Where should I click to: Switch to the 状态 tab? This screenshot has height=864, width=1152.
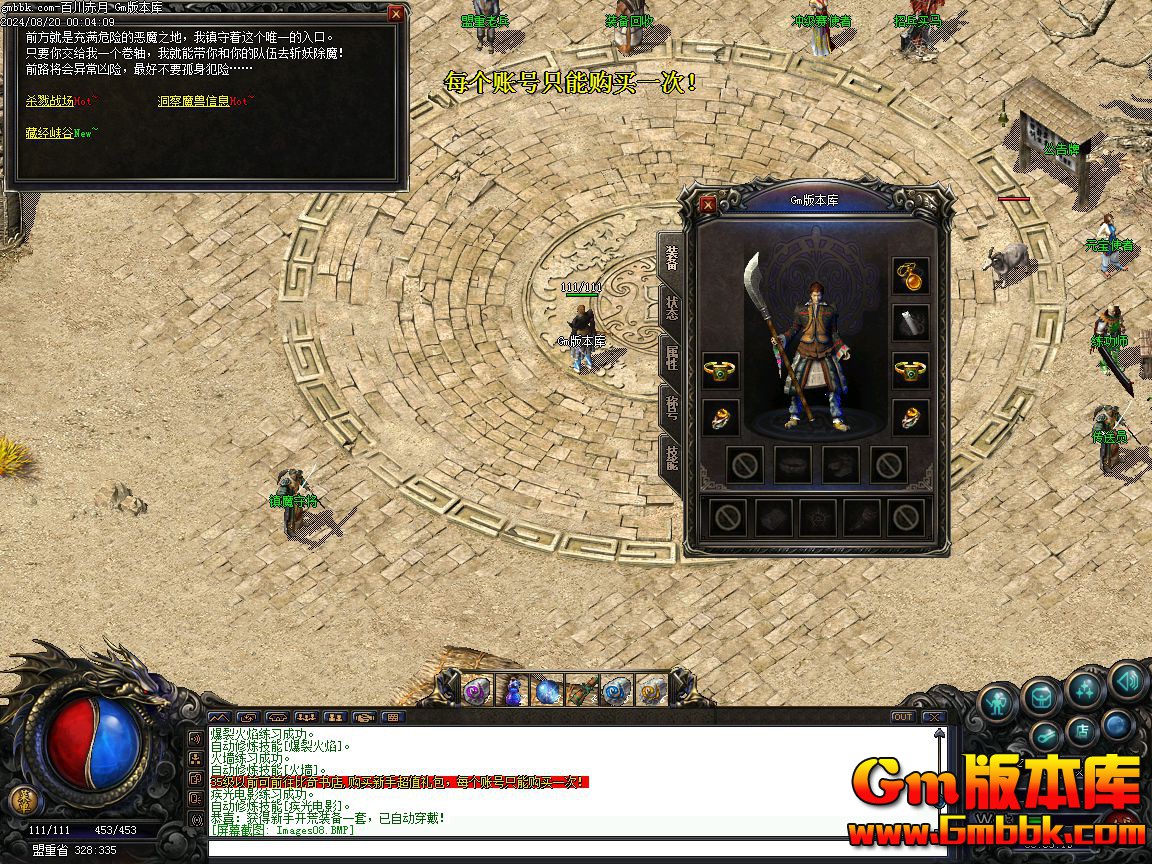coord(671,306)
